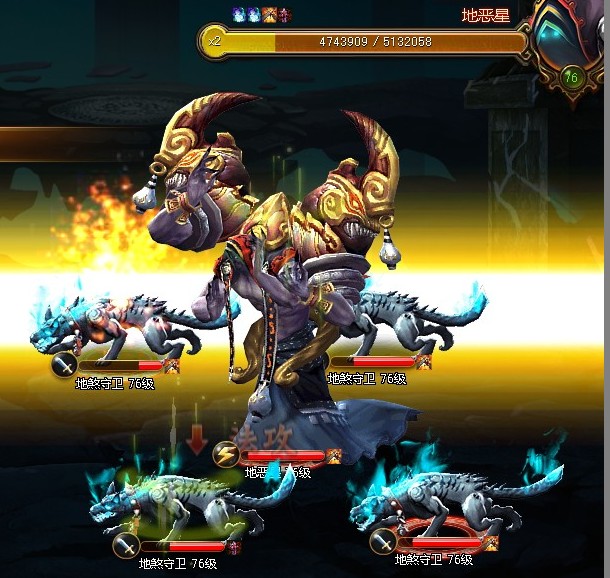Inspect the orange crossed-blades buff icon

click(269, 15)
